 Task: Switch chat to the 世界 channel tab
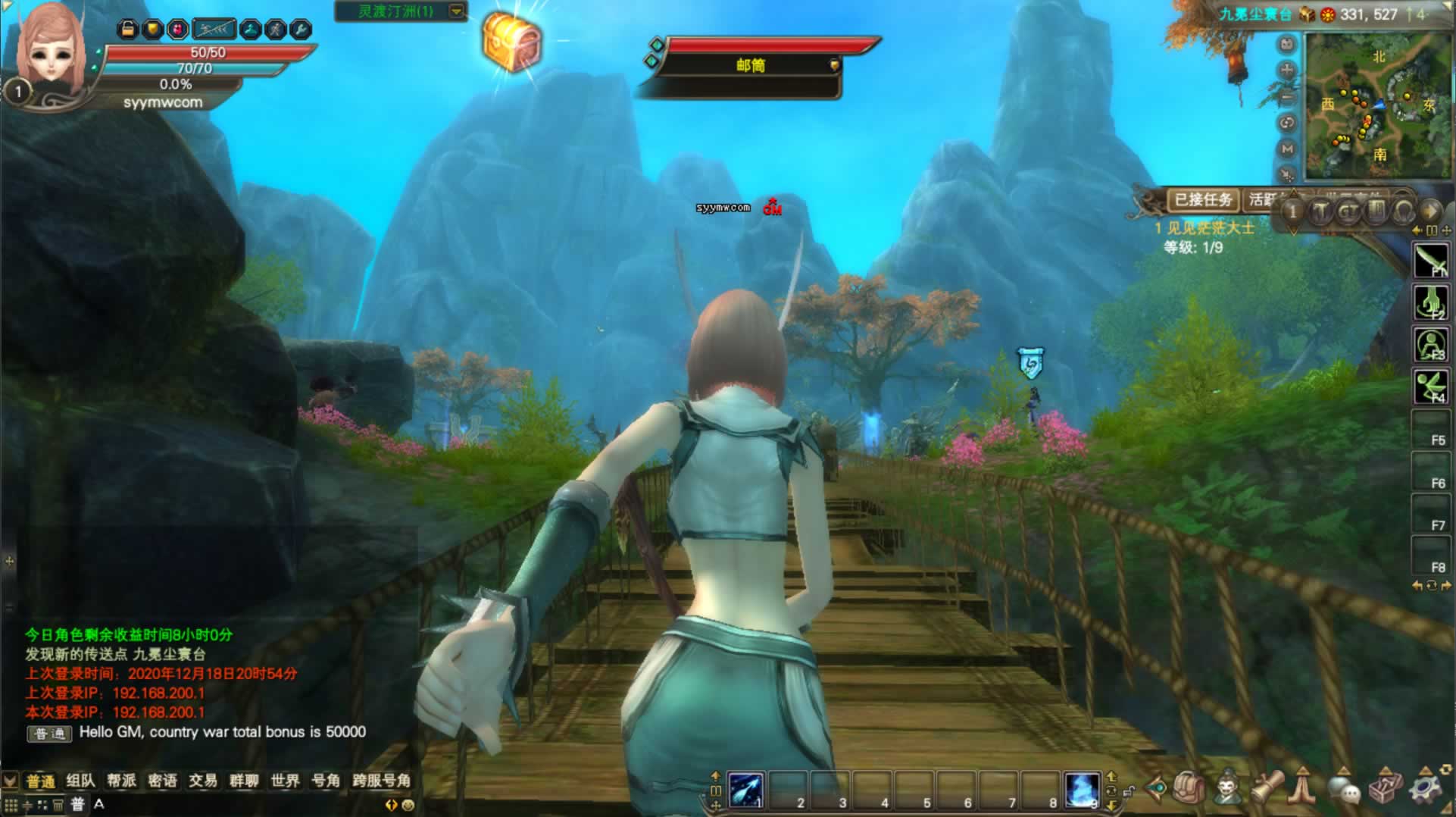click(285, 781)
